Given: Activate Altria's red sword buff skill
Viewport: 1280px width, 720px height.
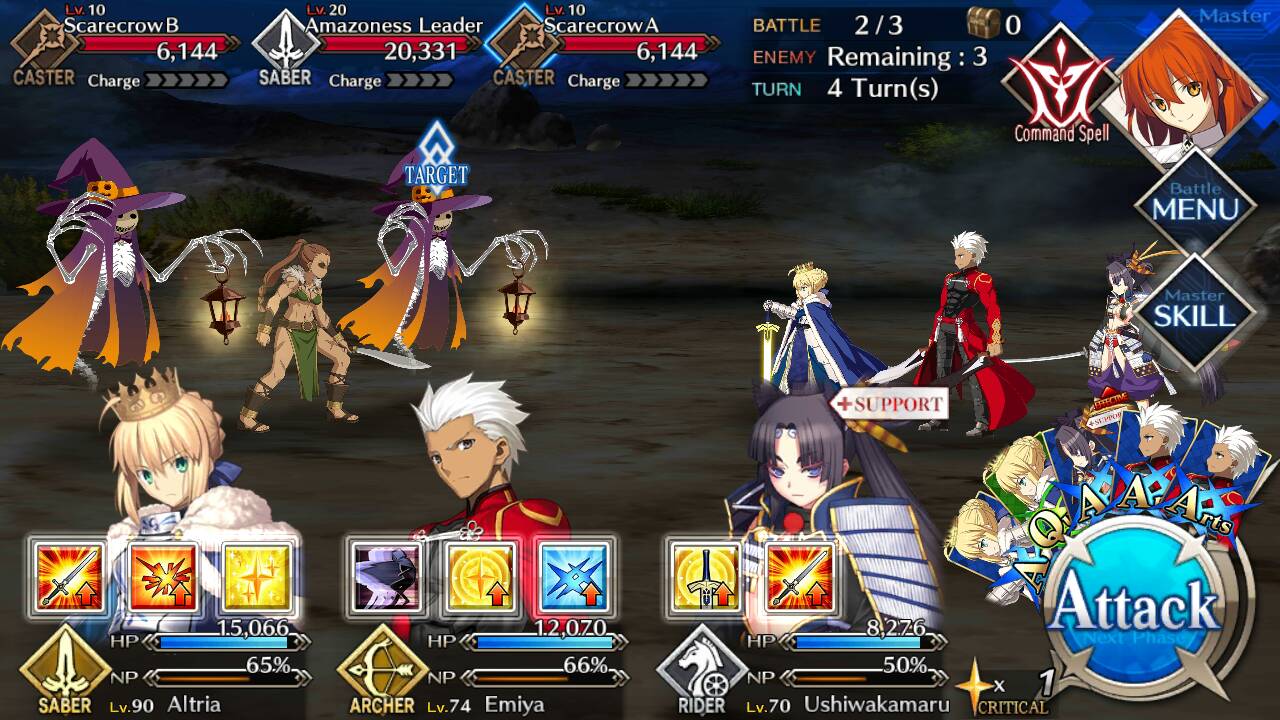Looking at the screenshot, I should coord(67,578).
